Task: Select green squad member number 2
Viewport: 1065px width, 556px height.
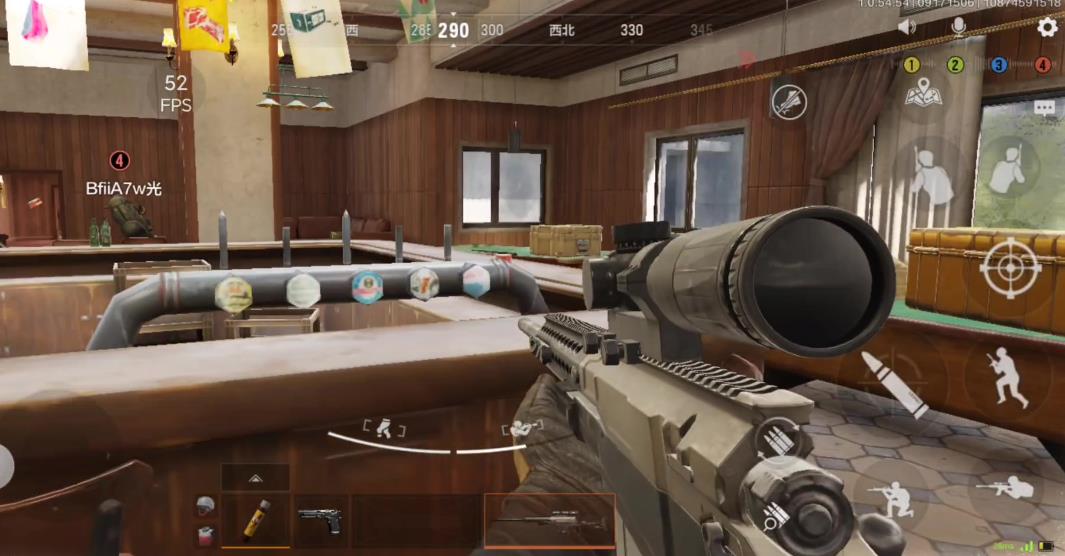Action: click(955, 65)
